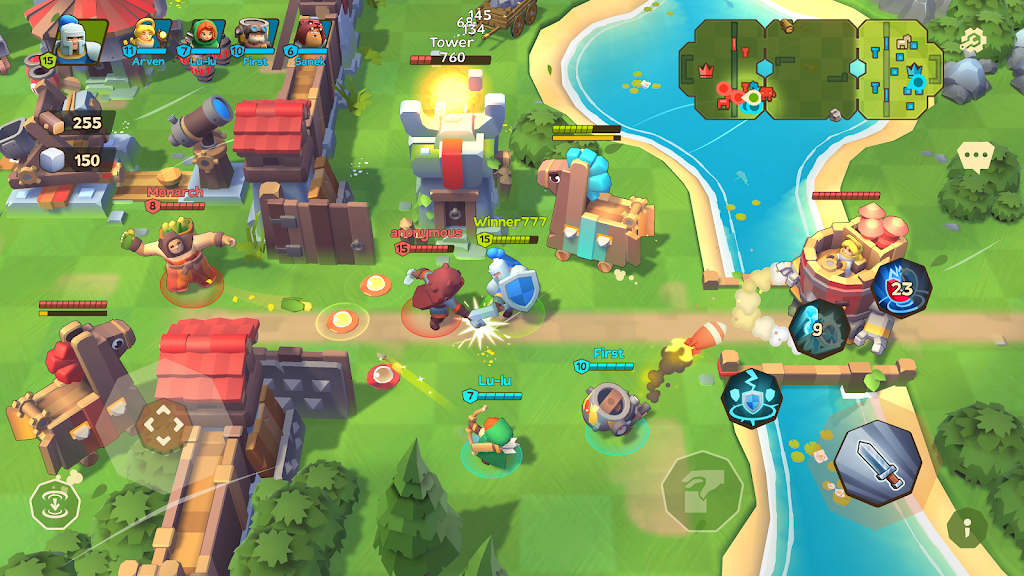Pick teammate Sanek's bear portrait

(311, 35)
